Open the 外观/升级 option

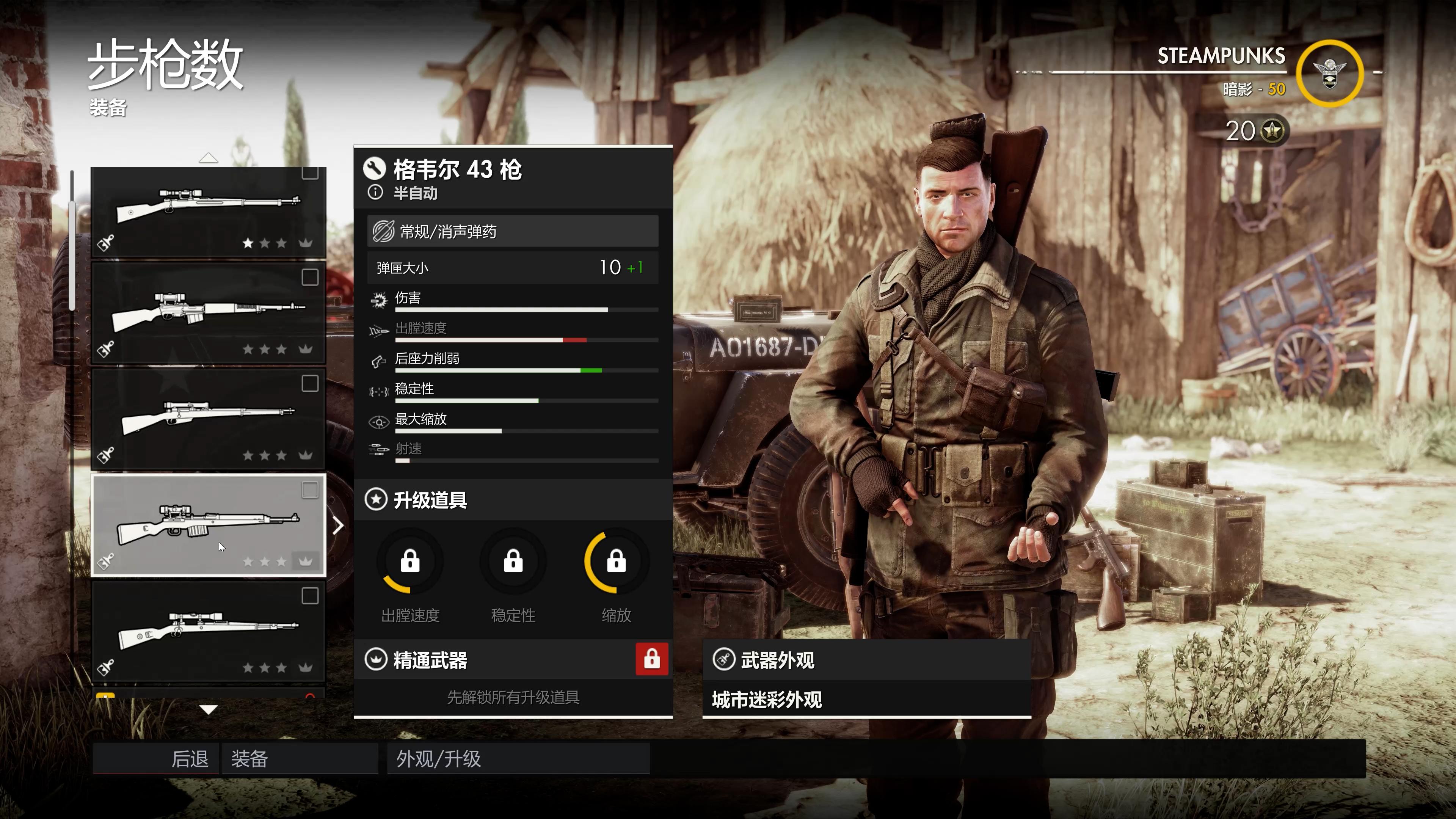[517, 758]
